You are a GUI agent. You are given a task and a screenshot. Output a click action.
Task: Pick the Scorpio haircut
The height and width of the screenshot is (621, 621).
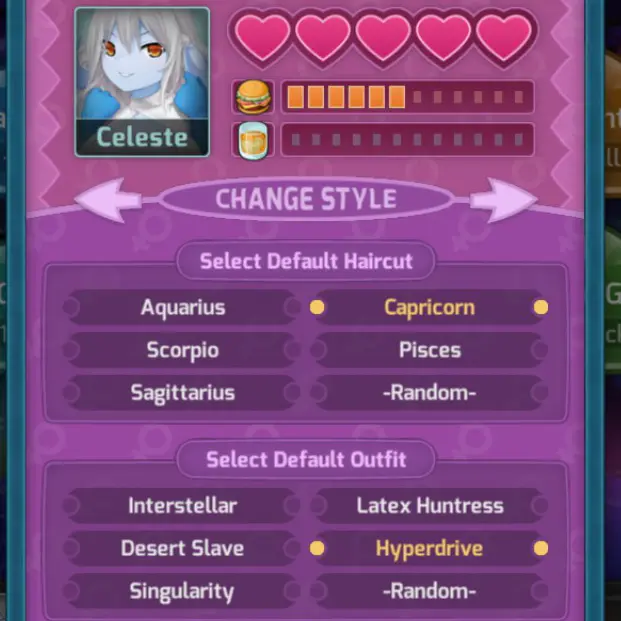click(x=182, y=350)
